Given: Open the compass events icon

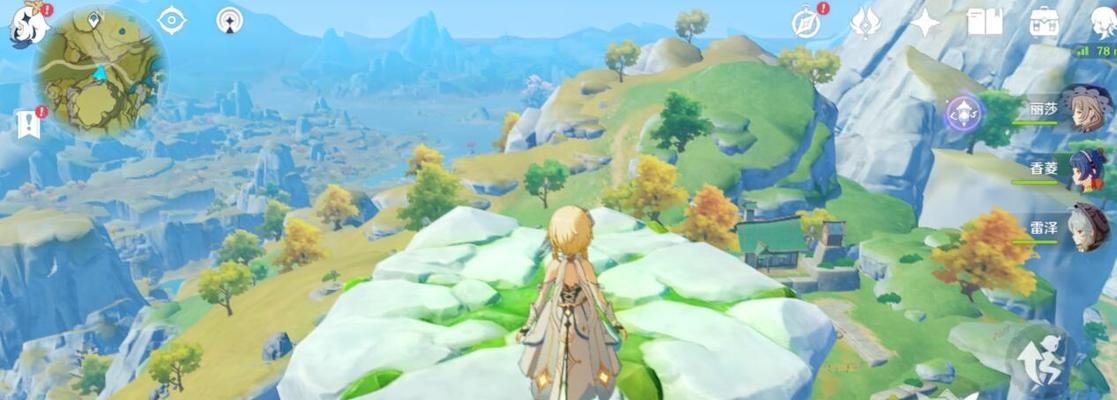Looking at the screenshot, I should [806, 23].
